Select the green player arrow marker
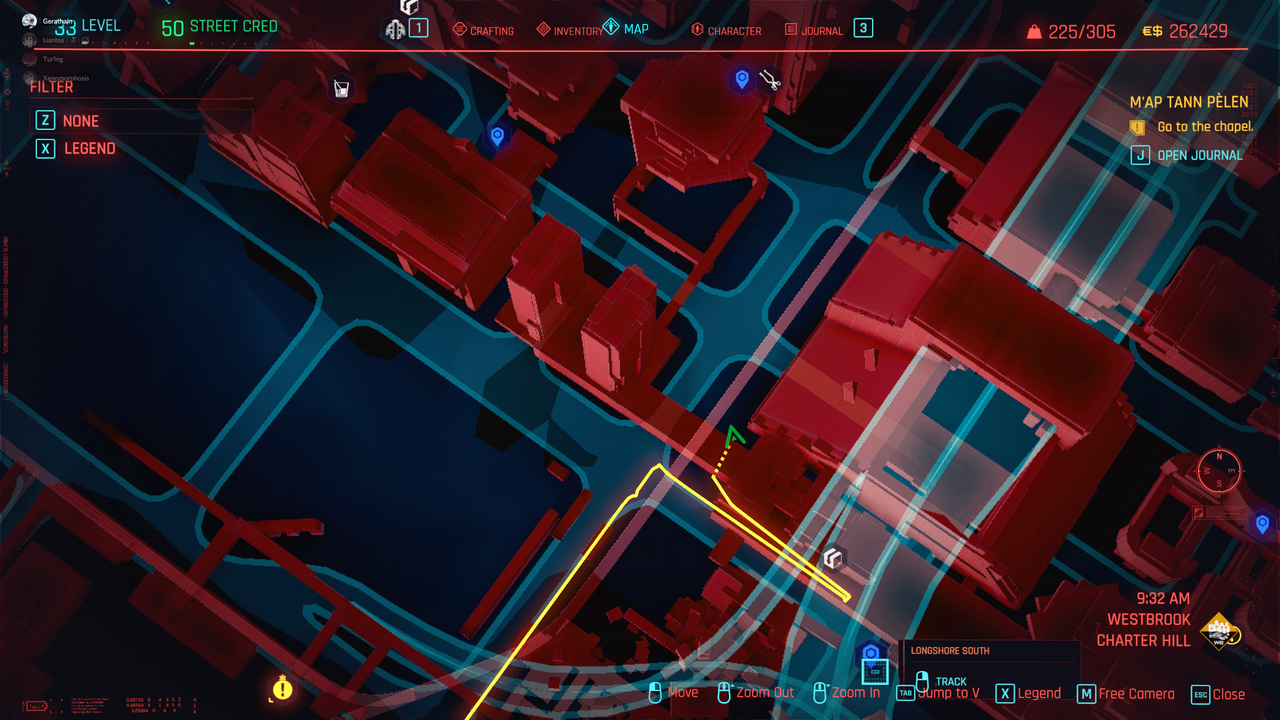The height and width of the screenshot is (720, 1280). [x=735, y=435]
